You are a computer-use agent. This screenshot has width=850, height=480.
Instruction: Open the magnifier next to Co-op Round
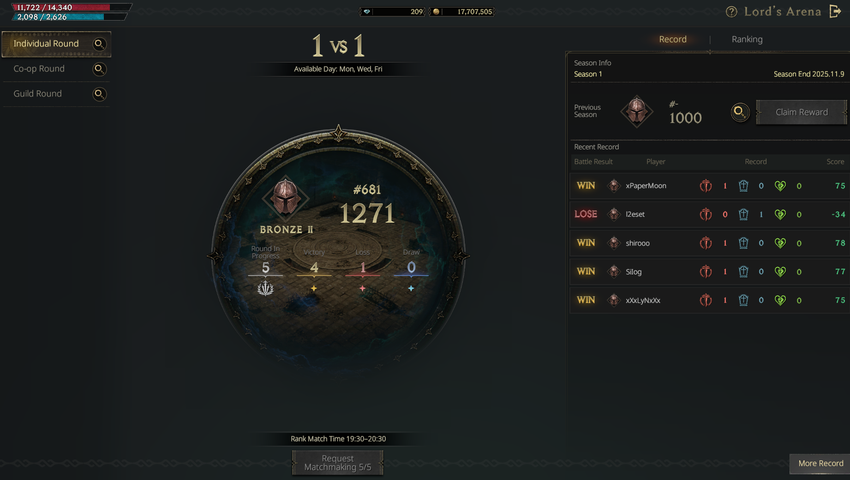pos(99,69)
